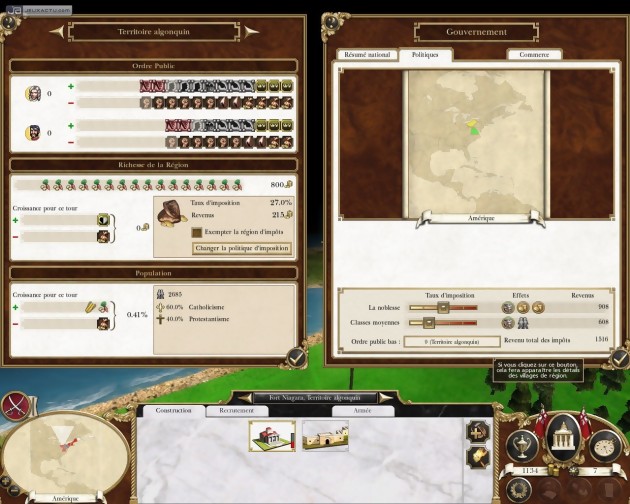This screenshot has height=504, width=630.
Task: Tick the "Exempter la région d'impôts" checkbox
Action: (197, 232)
